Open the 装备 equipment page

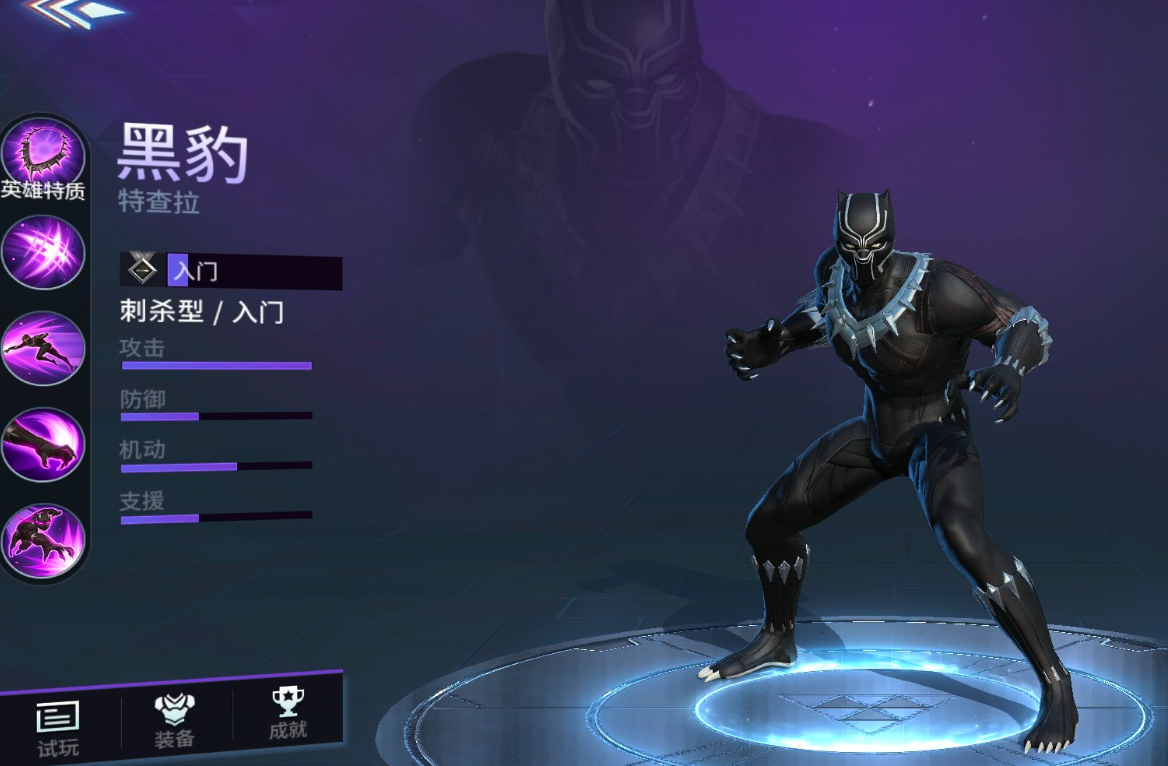[175, 720]
